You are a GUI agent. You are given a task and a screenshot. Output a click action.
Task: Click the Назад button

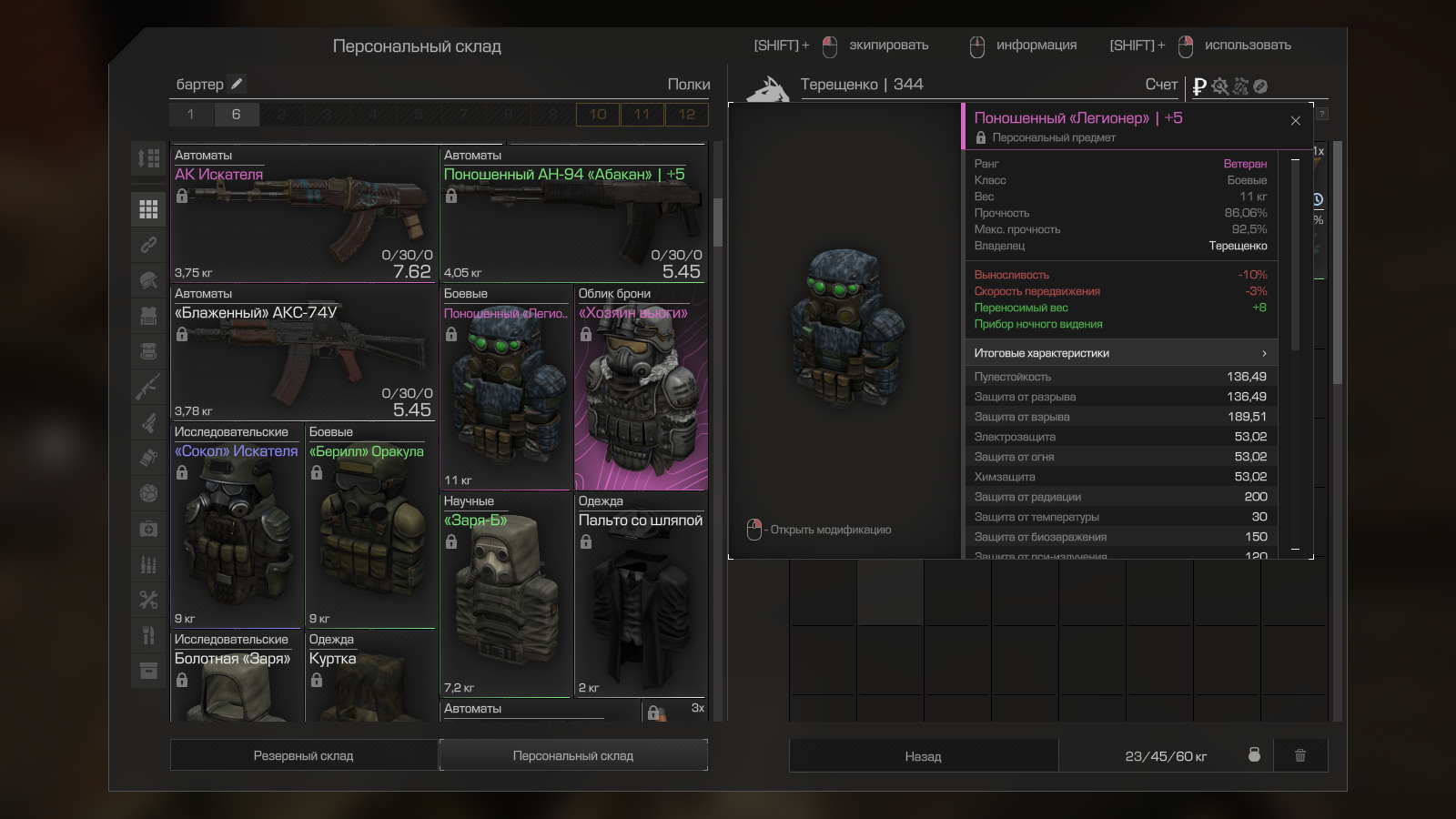pyautogui.click(x=923, y=756)
